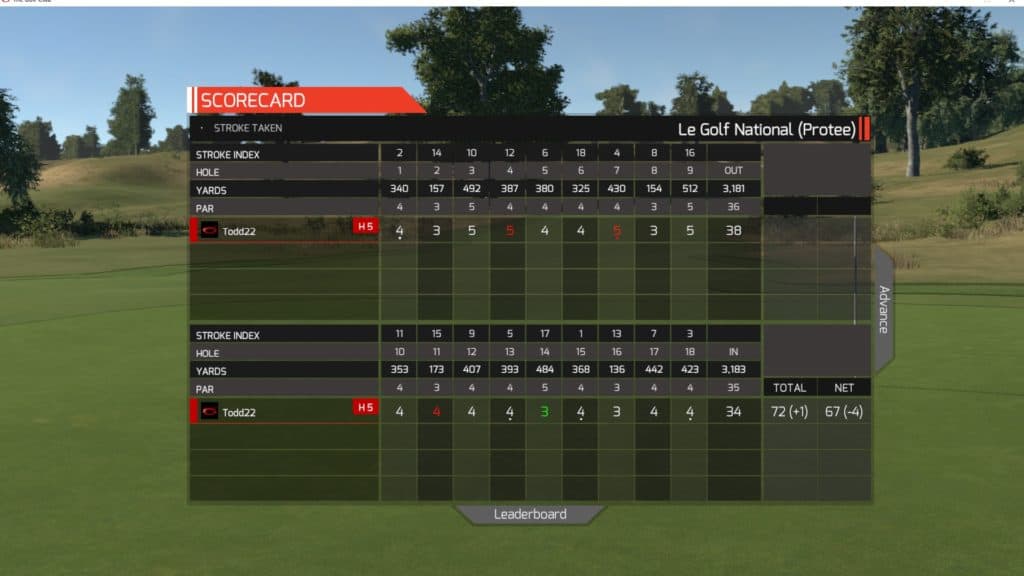Click the Advance side tab
The height and width of the screenshot is (576, 1024).
(884, 310)
